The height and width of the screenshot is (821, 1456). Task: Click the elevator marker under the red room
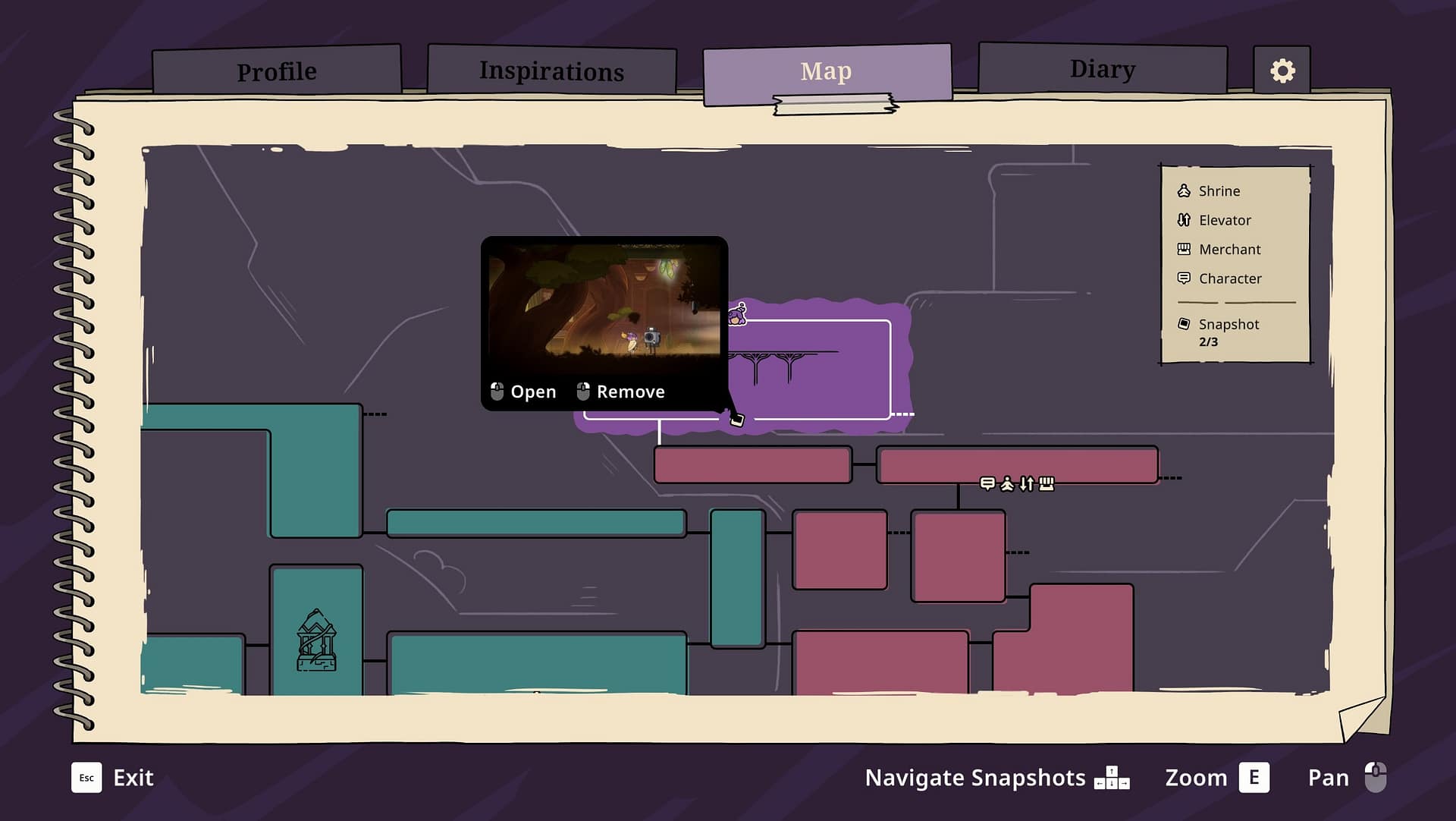tap(1027, 483)
